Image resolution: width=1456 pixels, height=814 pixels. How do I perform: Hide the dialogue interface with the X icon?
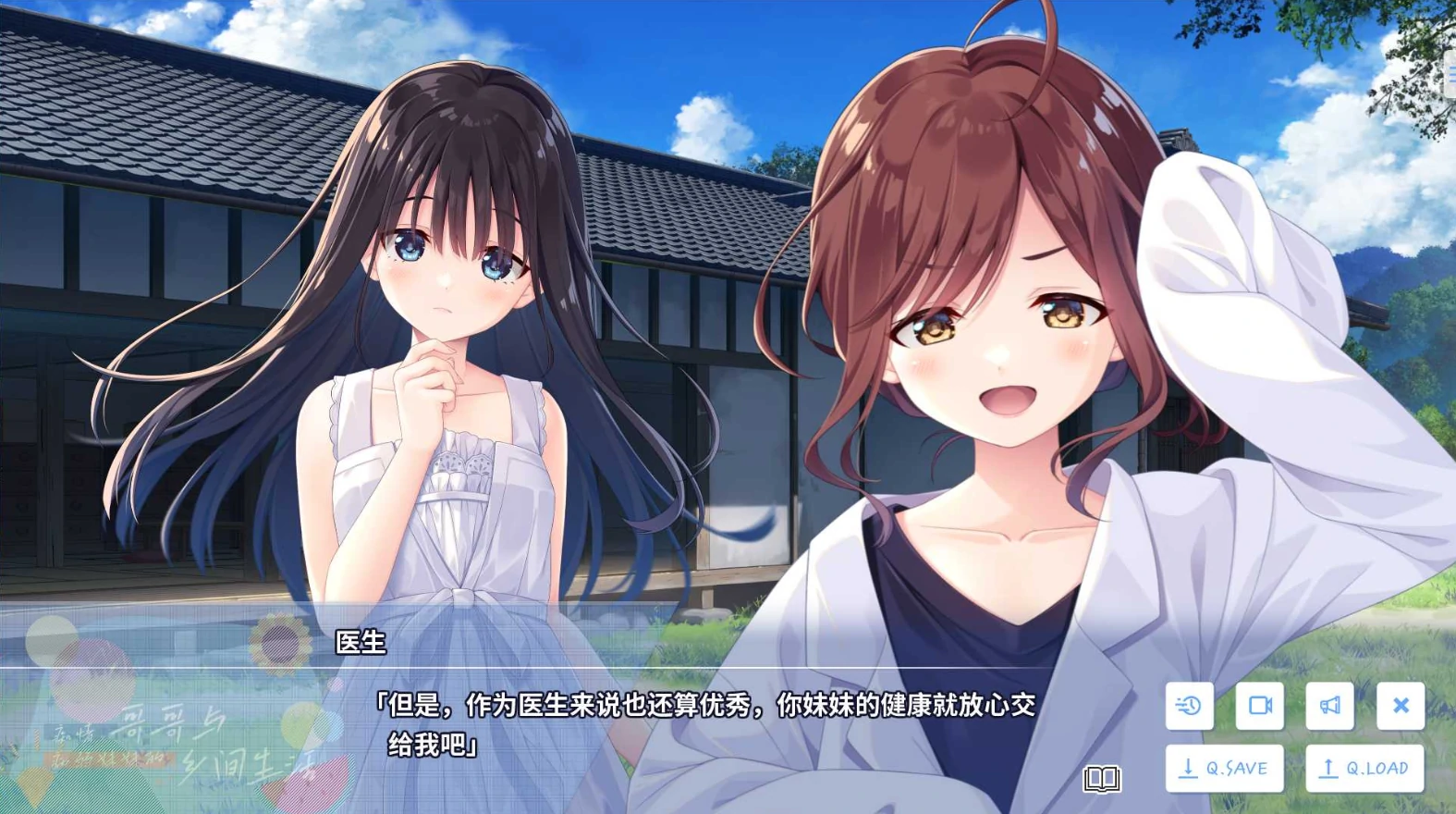(1401, 706)
